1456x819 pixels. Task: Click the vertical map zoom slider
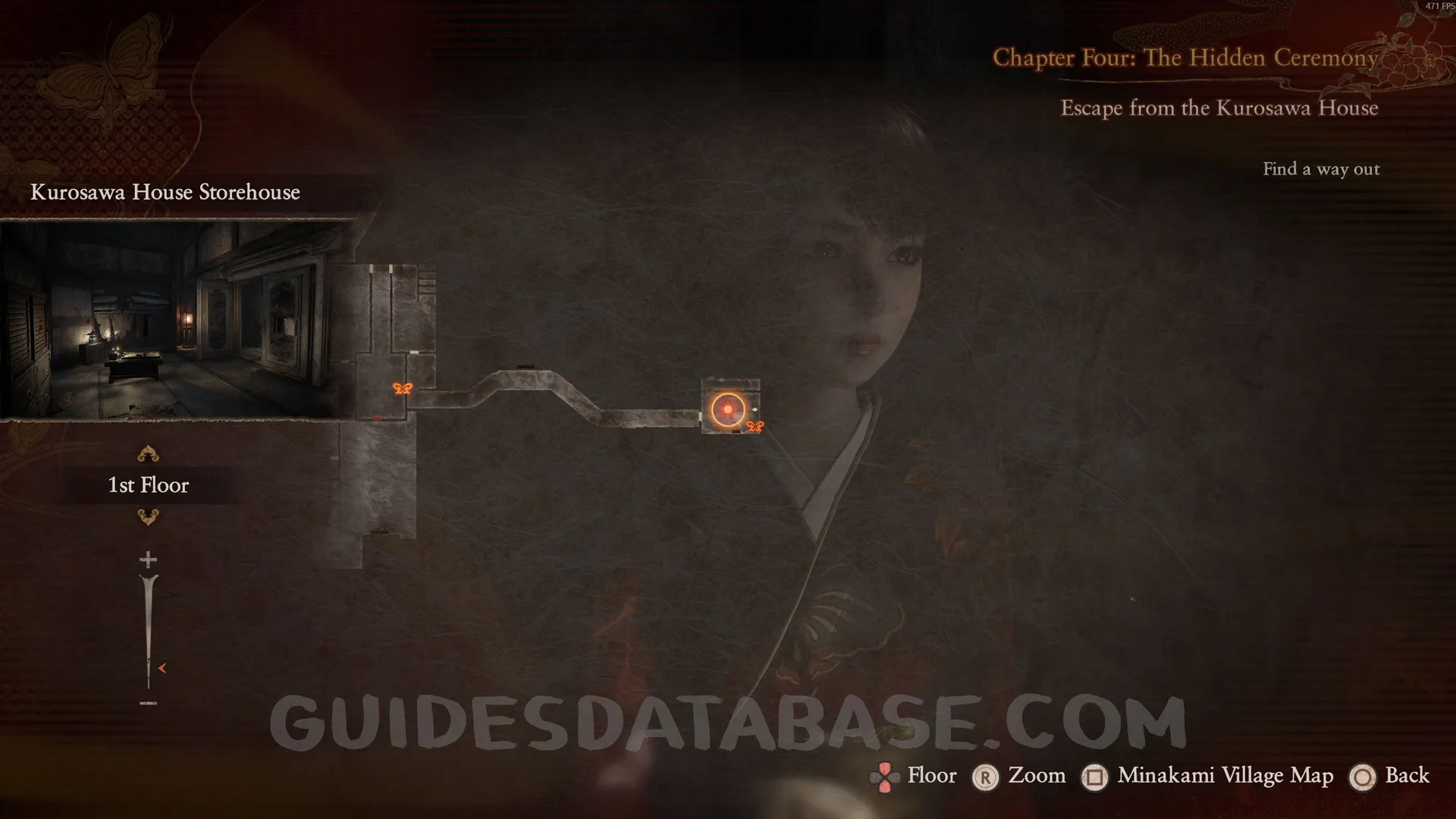coord(149,631)
